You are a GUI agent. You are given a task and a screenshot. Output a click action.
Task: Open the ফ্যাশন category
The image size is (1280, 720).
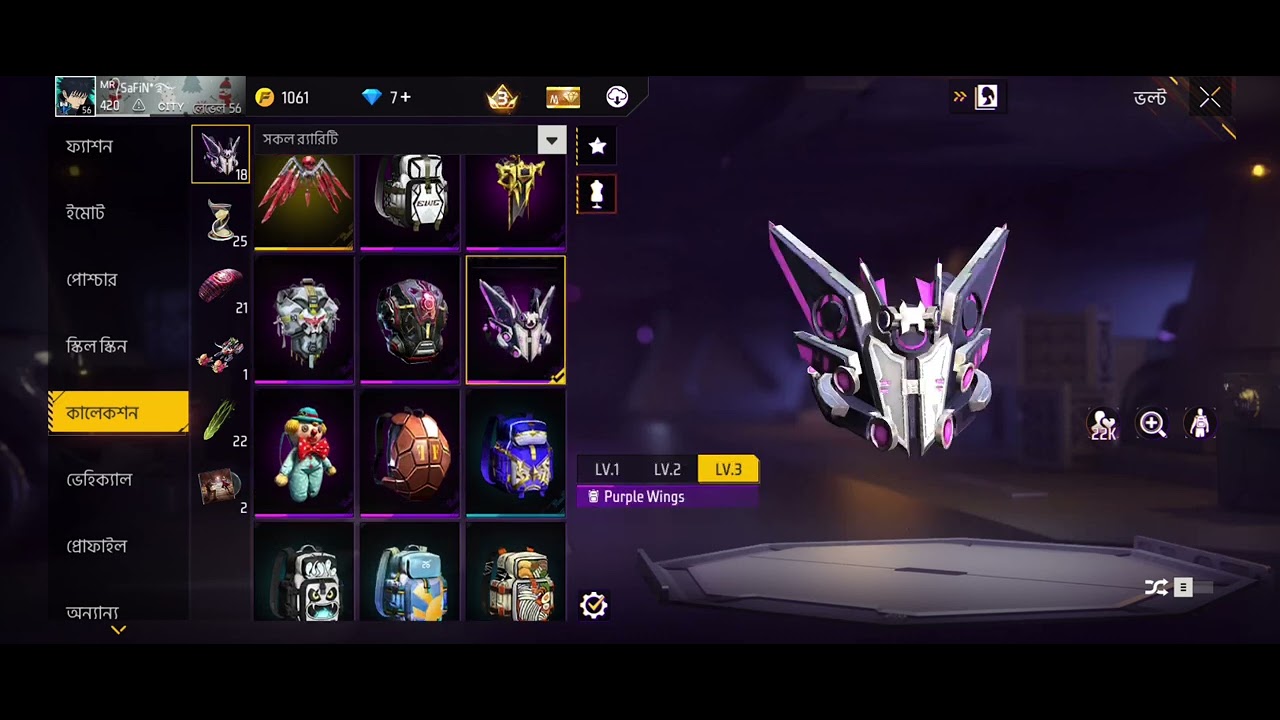90,146
